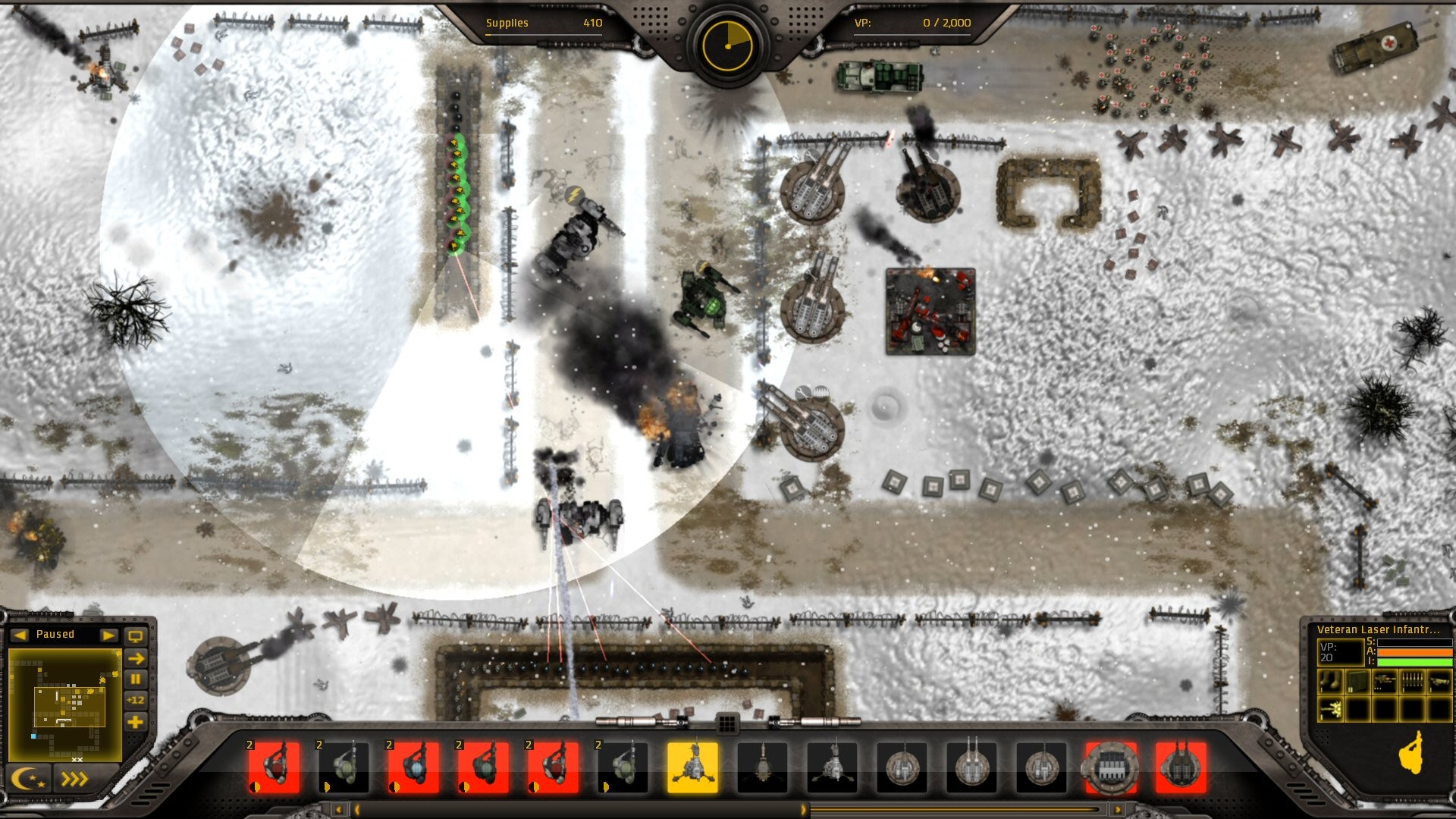The width and height of the screenshot is (1456, 819).
Task: Click the Paused status label
Action: (x=55, y=635)
